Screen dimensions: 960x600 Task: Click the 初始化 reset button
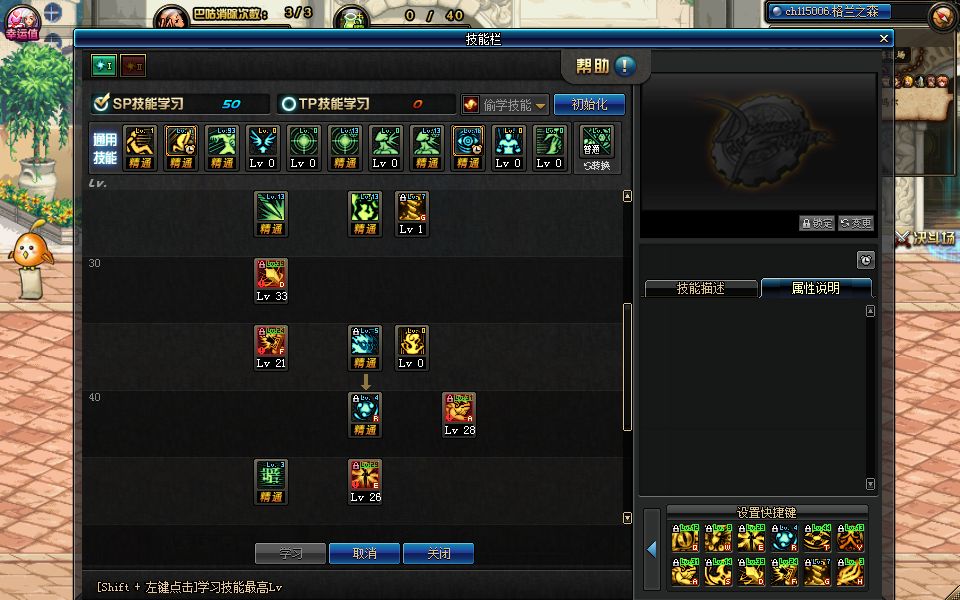pos(589,105)
